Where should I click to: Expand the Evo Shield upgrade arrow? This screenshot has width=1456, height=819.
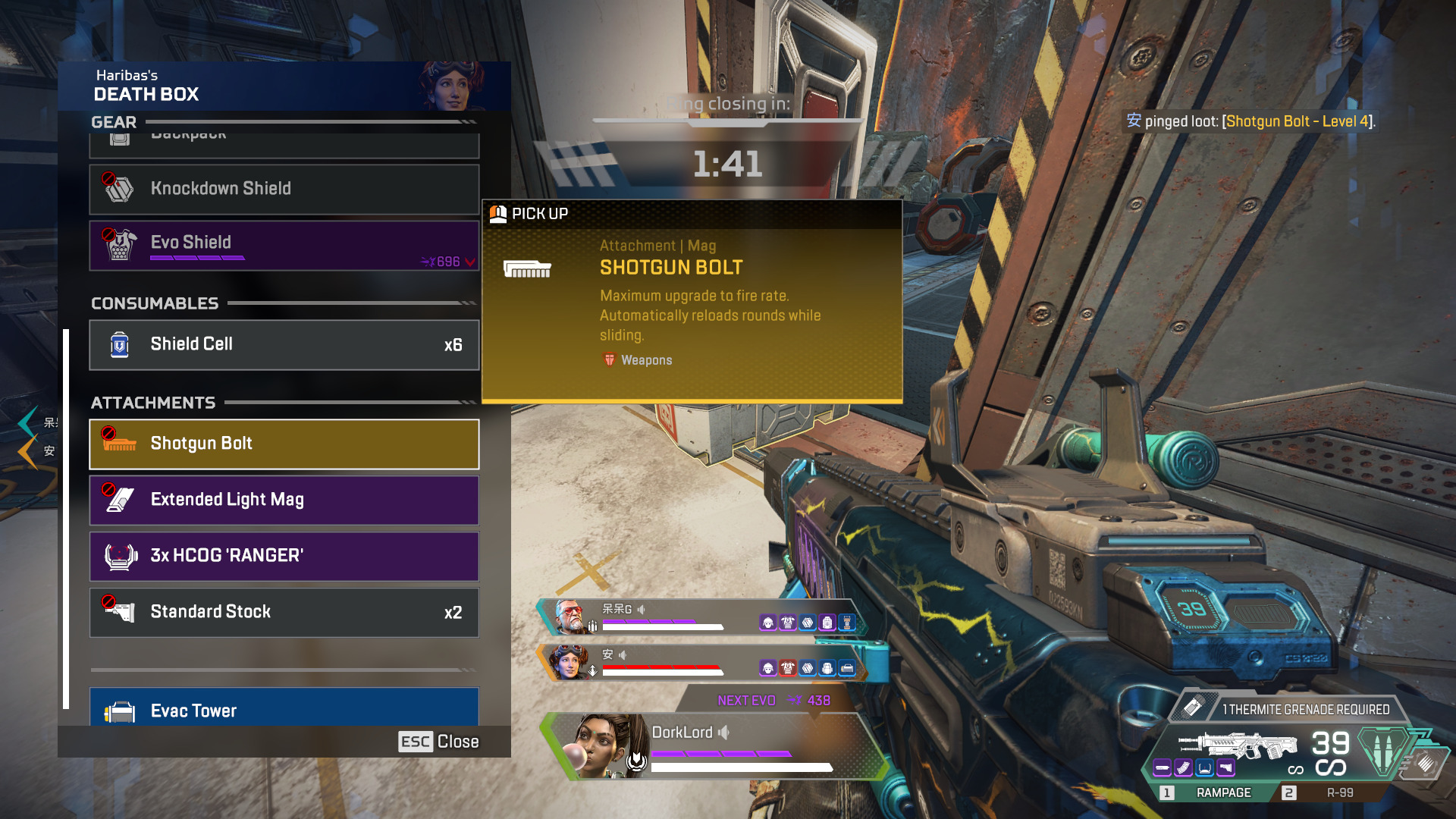pos(470,262)
